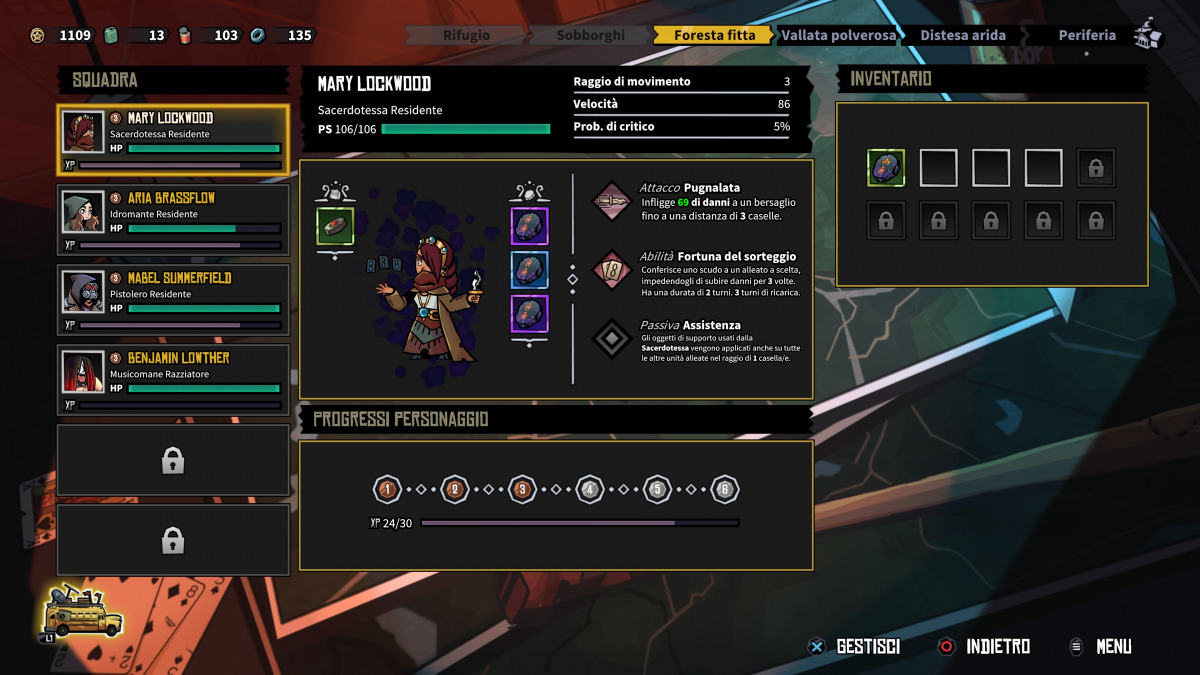Go to the Periferia tab
1200x675 pixels.
1086,35
